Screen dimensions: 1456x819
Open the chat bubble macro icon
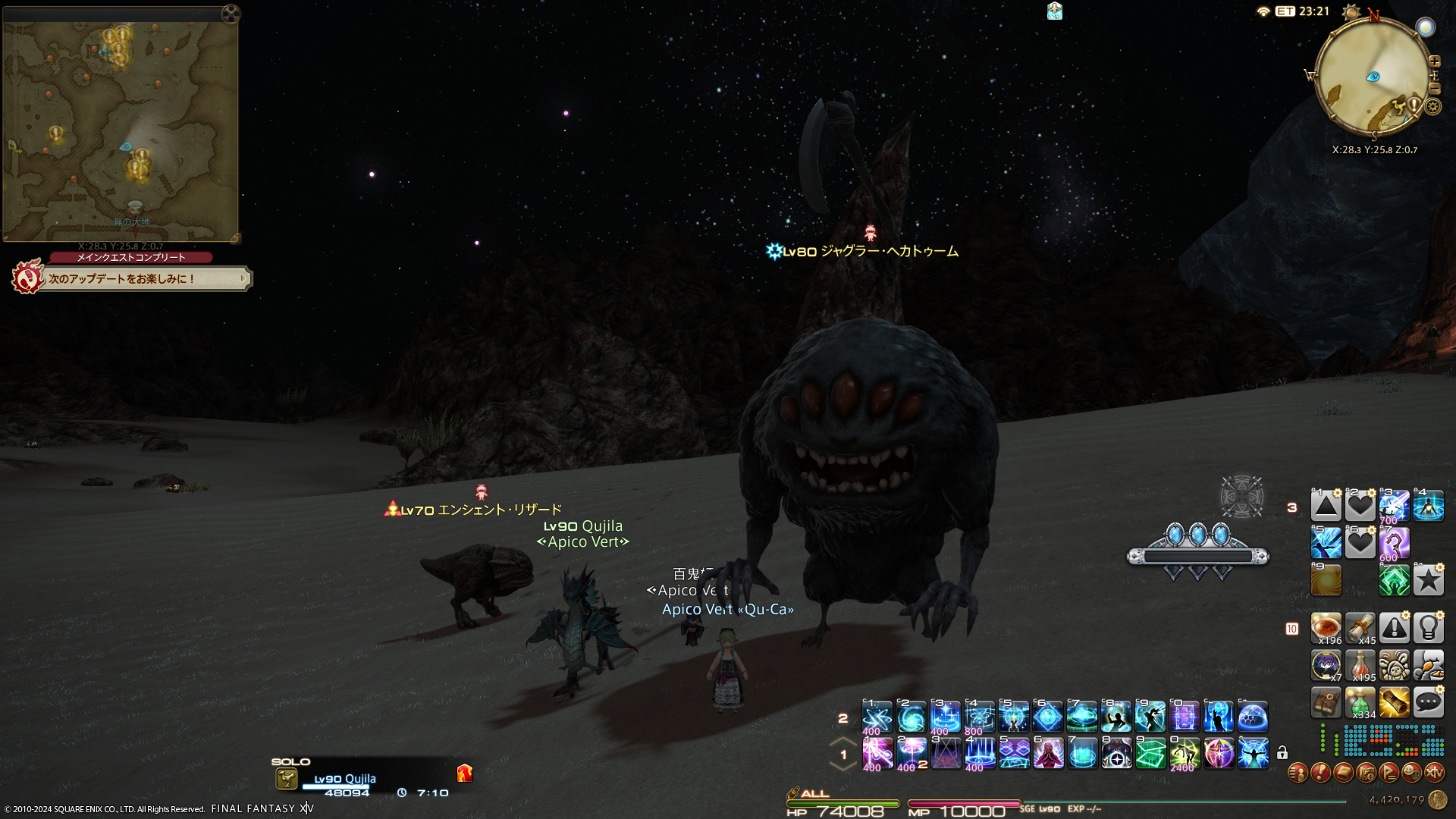[1428, 703]
